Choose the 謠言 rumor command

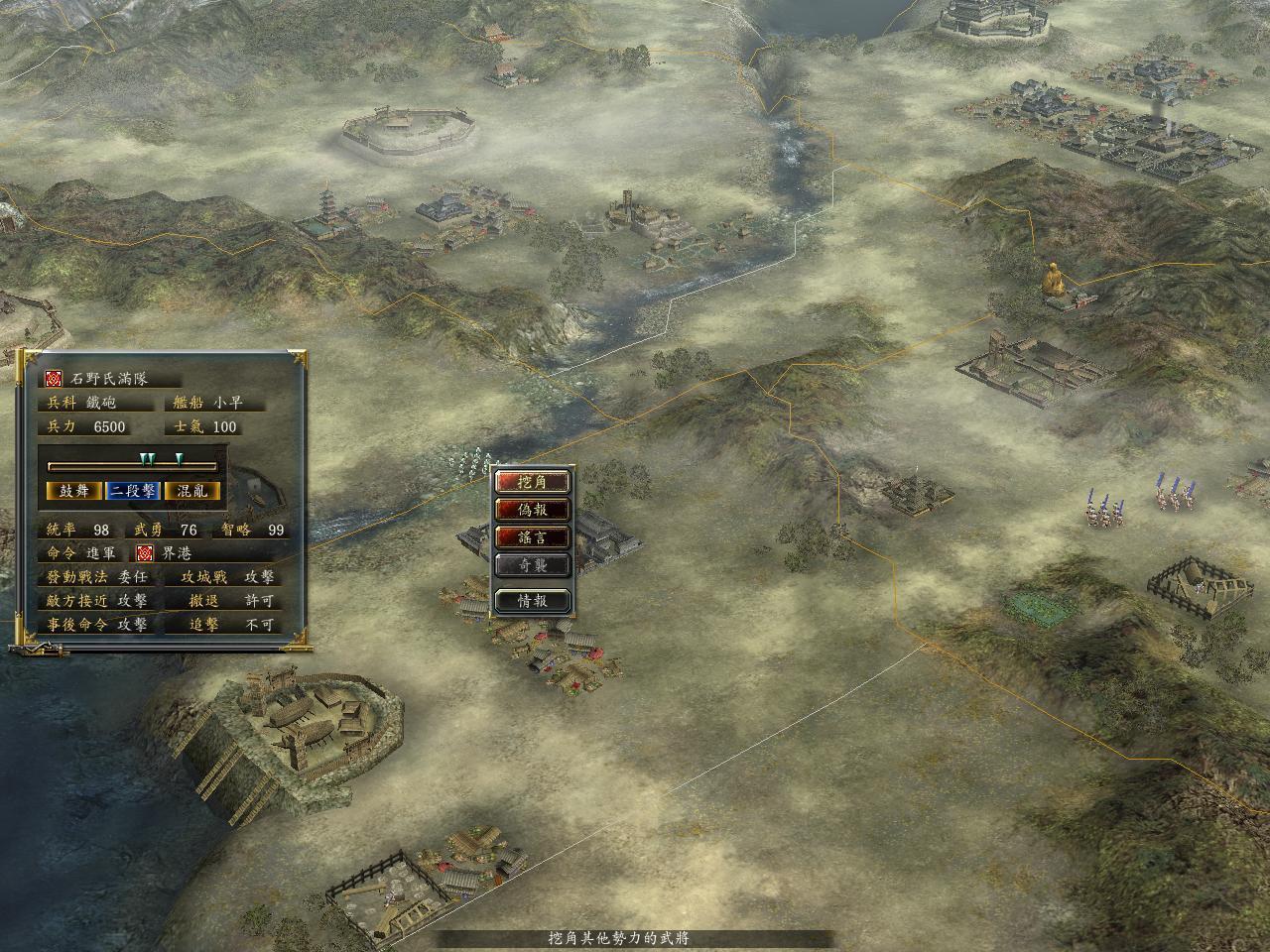(533, 537)
